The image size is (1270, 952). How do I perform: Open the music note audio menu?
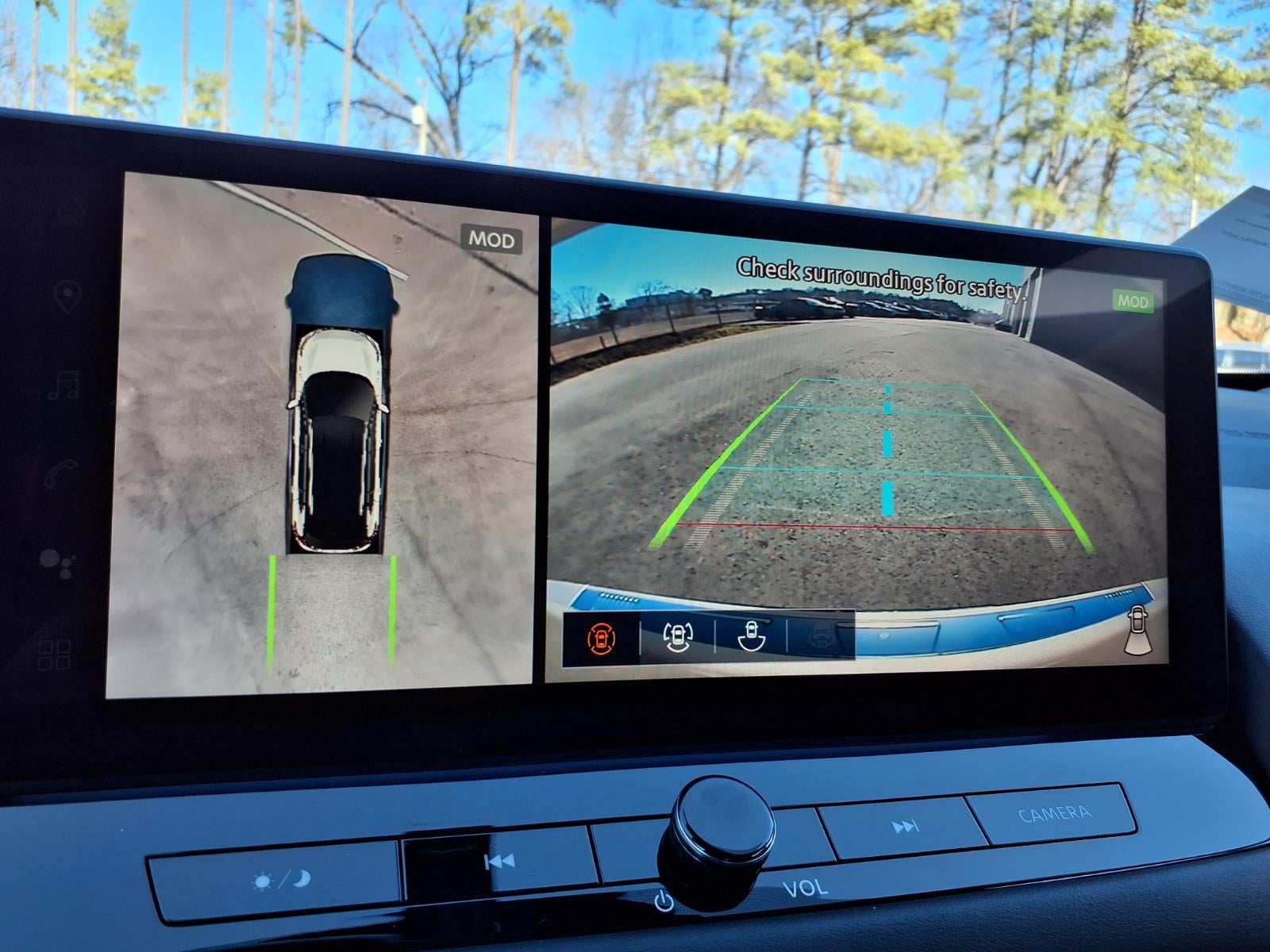[x=63, y=386]
